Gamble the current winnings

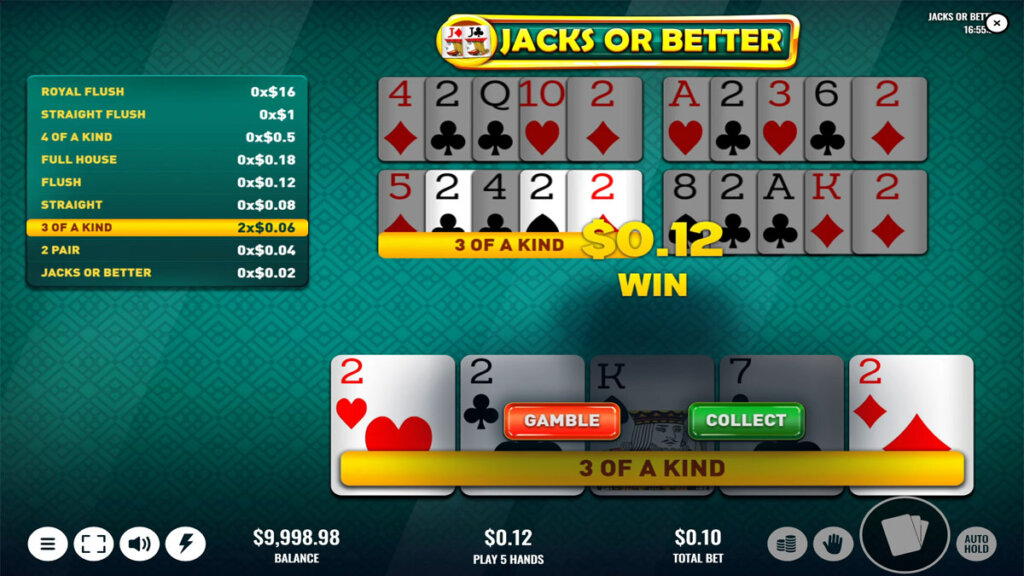pyautogui.click(x=562, y=421)
